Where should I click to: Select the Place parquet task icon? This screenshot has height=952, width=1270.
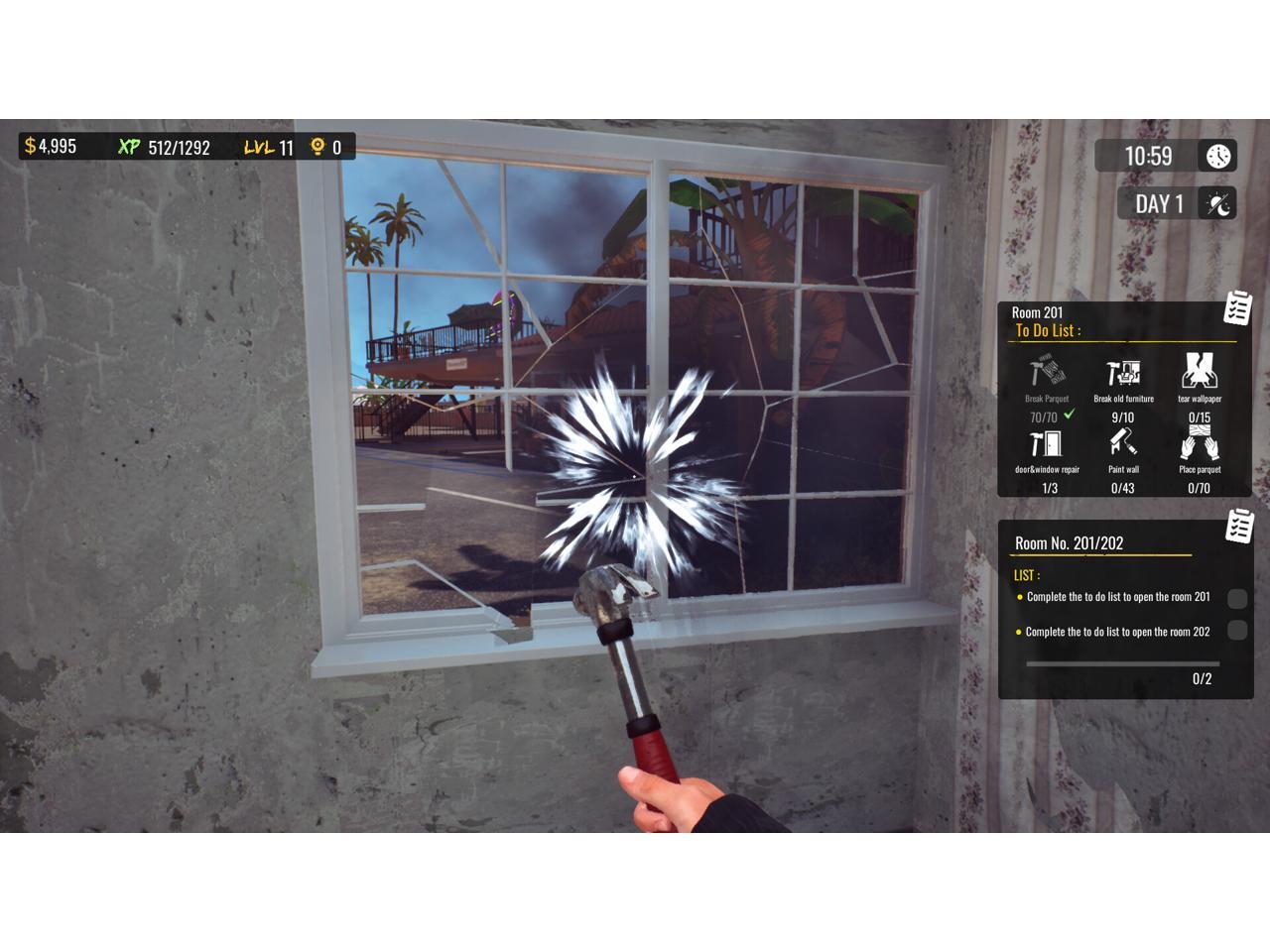coord(1200,443)
